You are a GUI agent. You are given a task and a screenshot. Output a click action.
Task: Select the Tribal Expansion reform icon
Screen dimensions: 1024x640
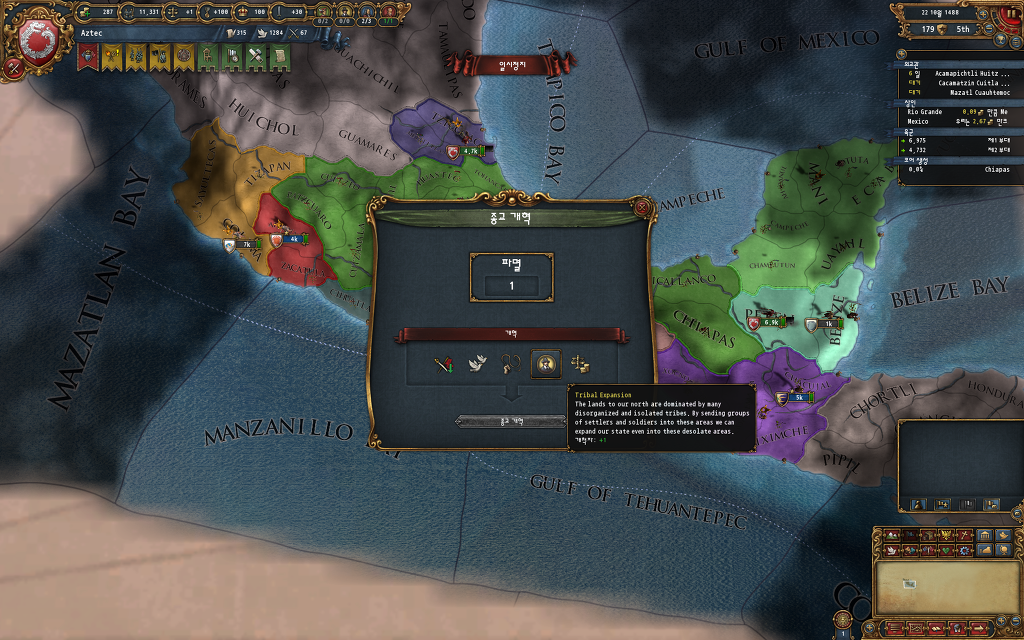(x=545, y=364)
